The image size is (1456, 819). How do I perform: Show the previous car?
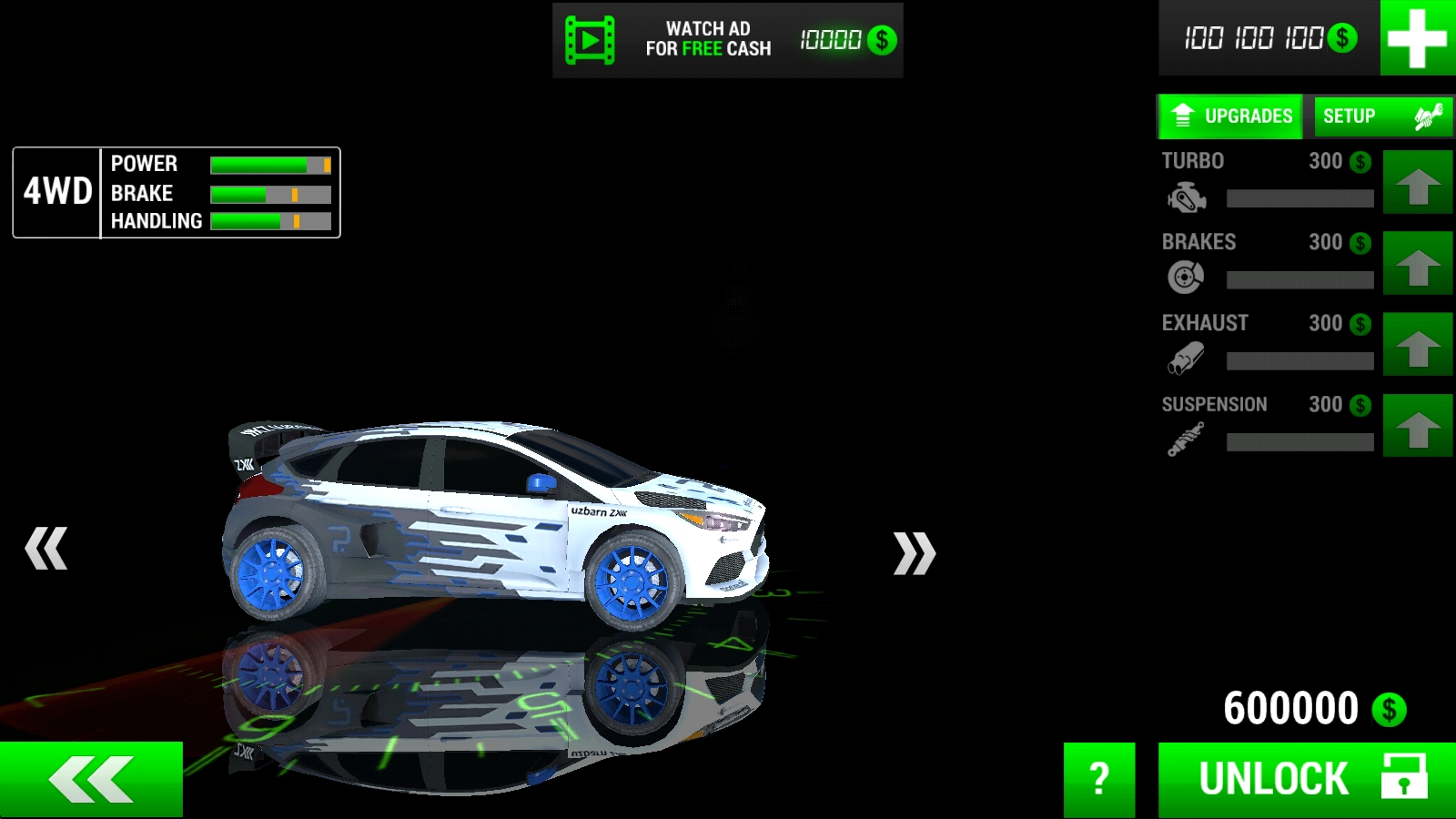(x=46, y=549)
